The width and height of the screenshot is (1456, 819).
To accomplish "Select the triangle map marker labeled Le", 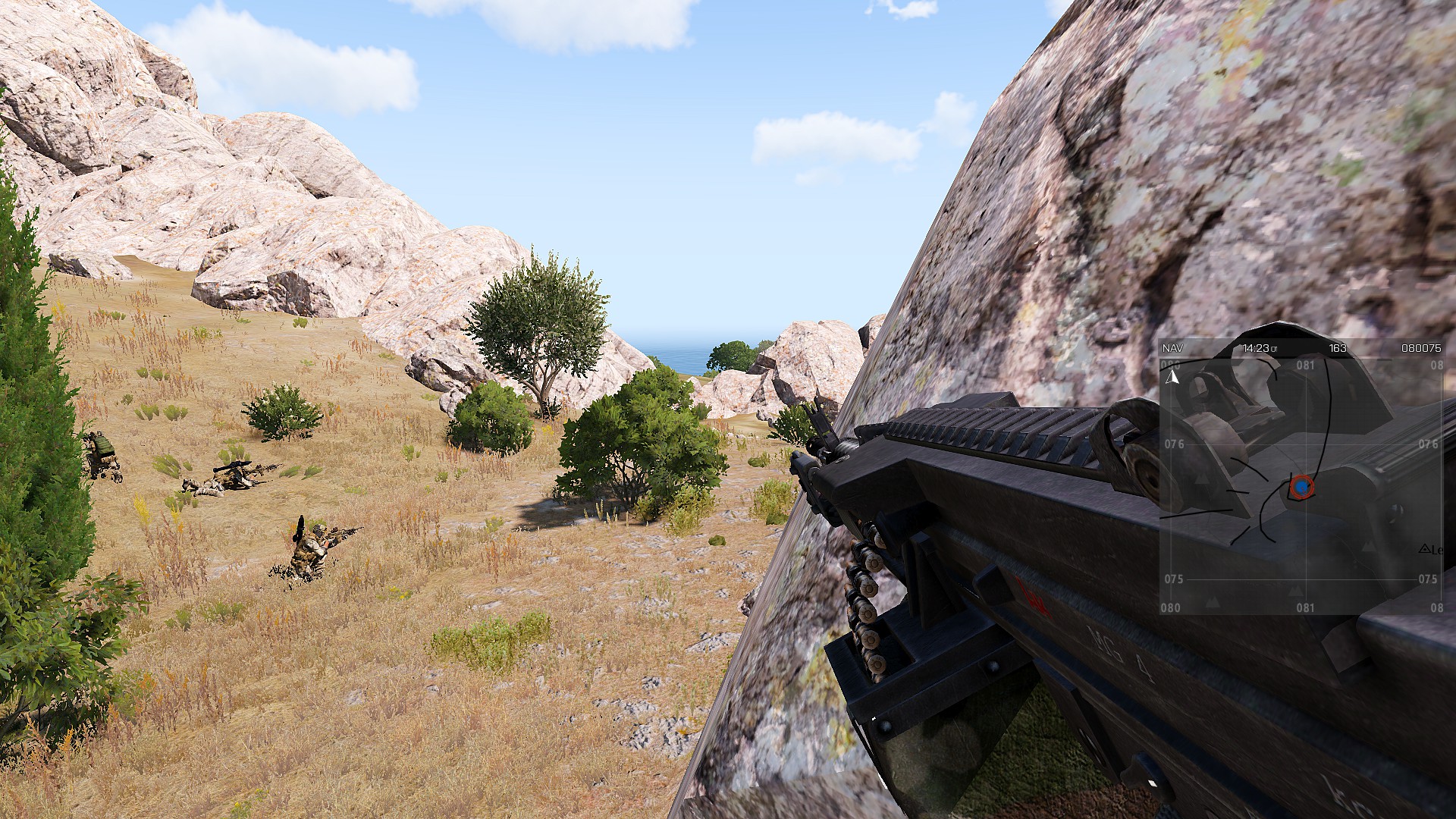I will click(x=1423, y=549).
